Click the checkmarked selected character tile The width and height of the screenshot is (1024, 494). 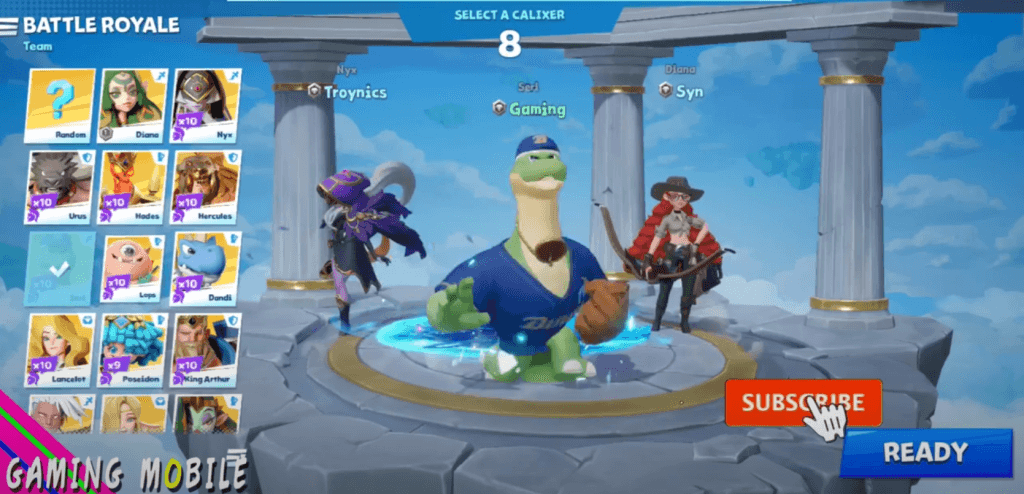tap(61, 269)
